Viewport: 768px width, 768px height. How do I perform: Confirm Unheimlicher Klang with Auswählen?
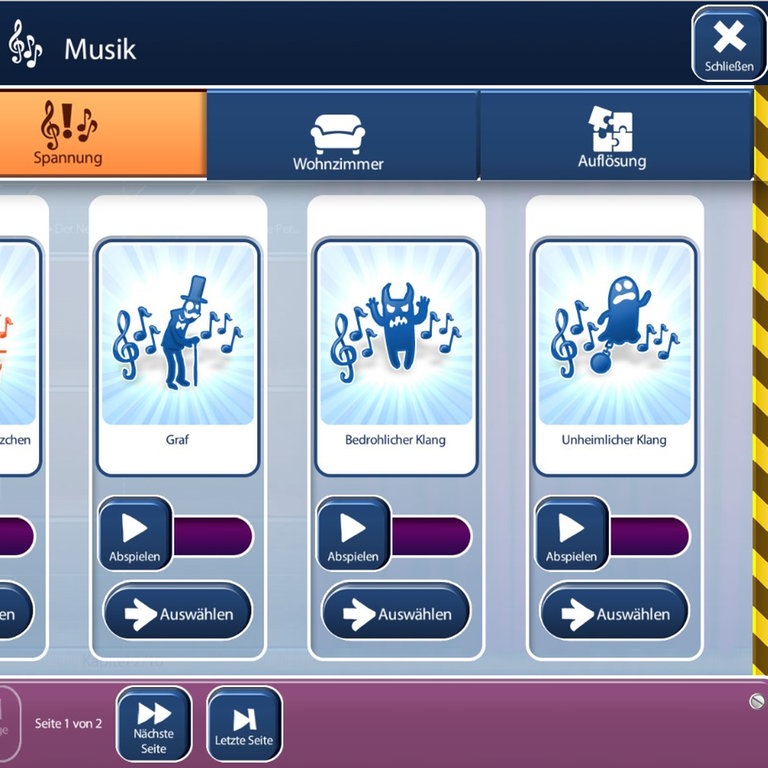pos(614,613)
